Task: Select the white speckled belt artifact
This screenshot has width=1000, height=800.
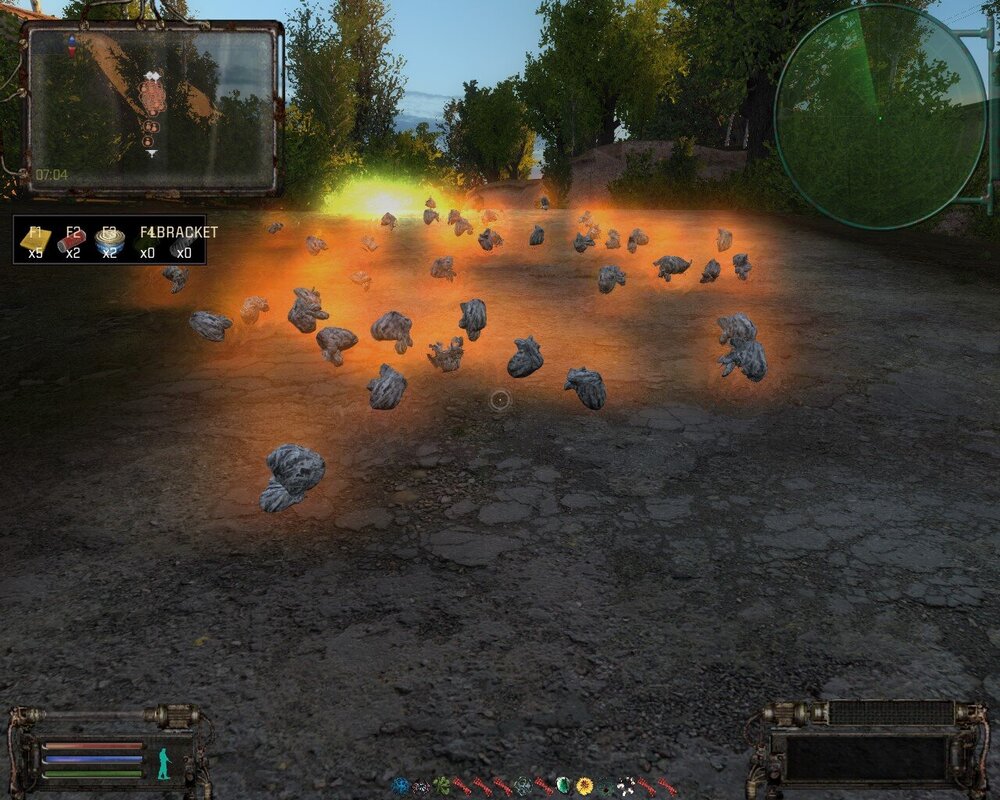Action: click(x=626, y=786)
